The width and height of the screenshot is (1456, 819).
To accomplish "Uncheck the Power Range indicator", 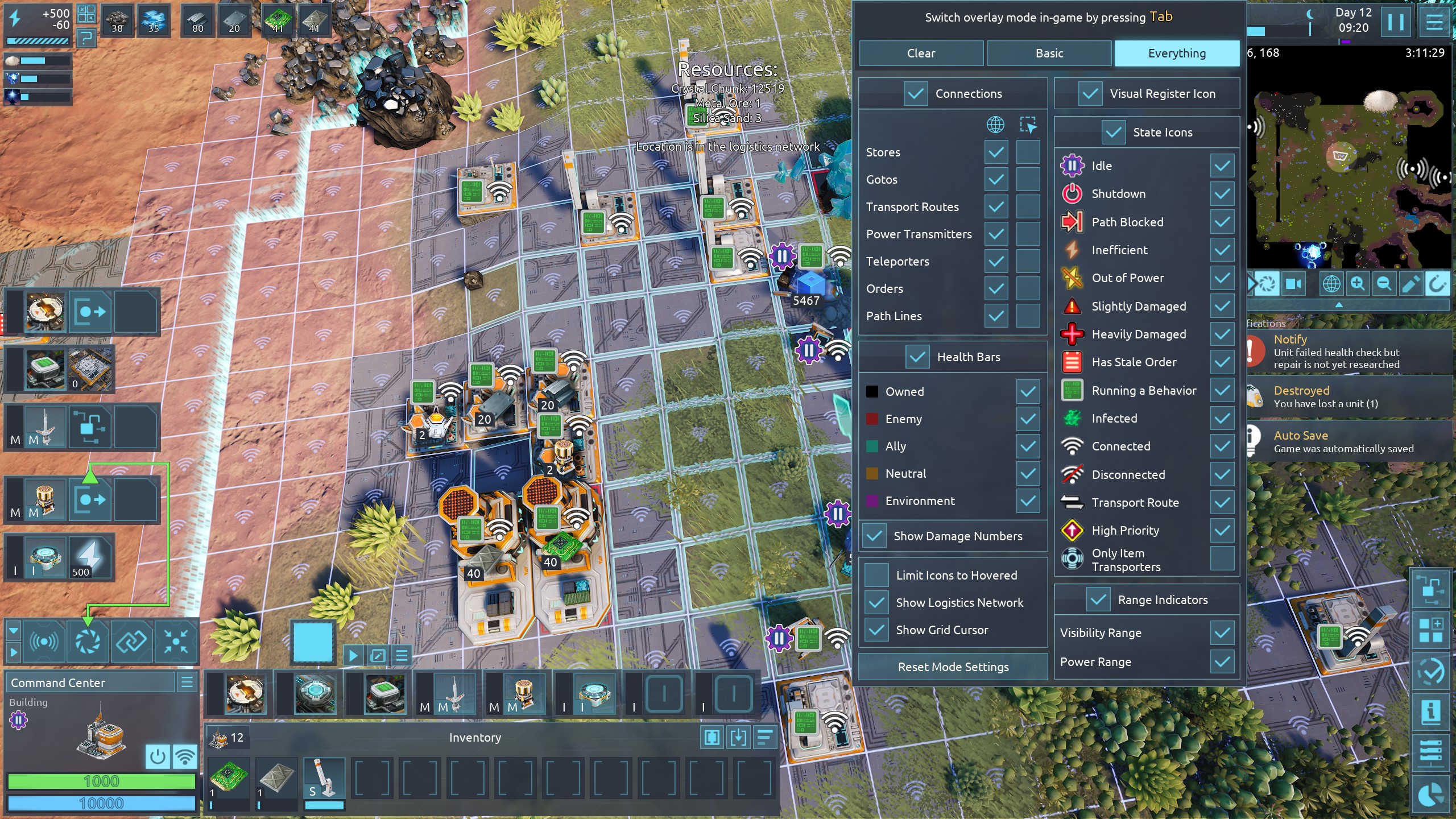I will tap(1222, 662).
